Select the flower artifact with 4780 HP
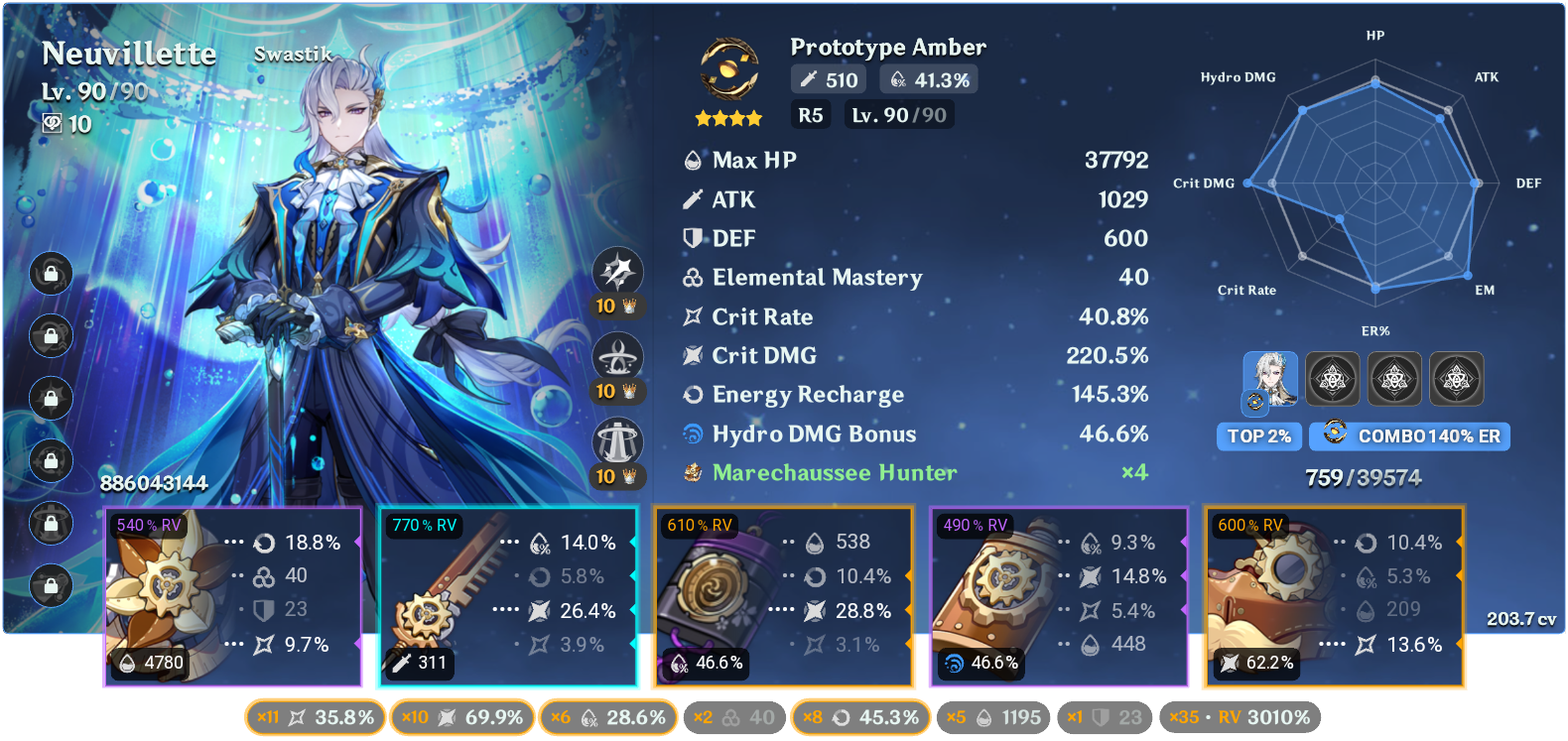Image resolution: width=1568 pixels, height=741 pixels. click(233, 595)
